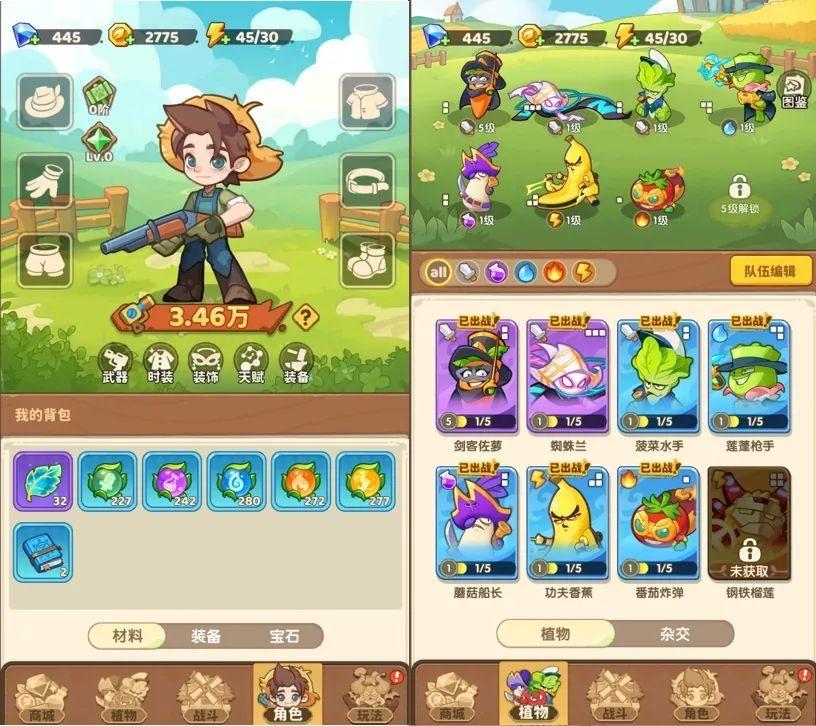This screenshot has width=816, height=726.
Task: Select the 番茄炸弹 tomato bomb card
Action: (x=657, y=525)
